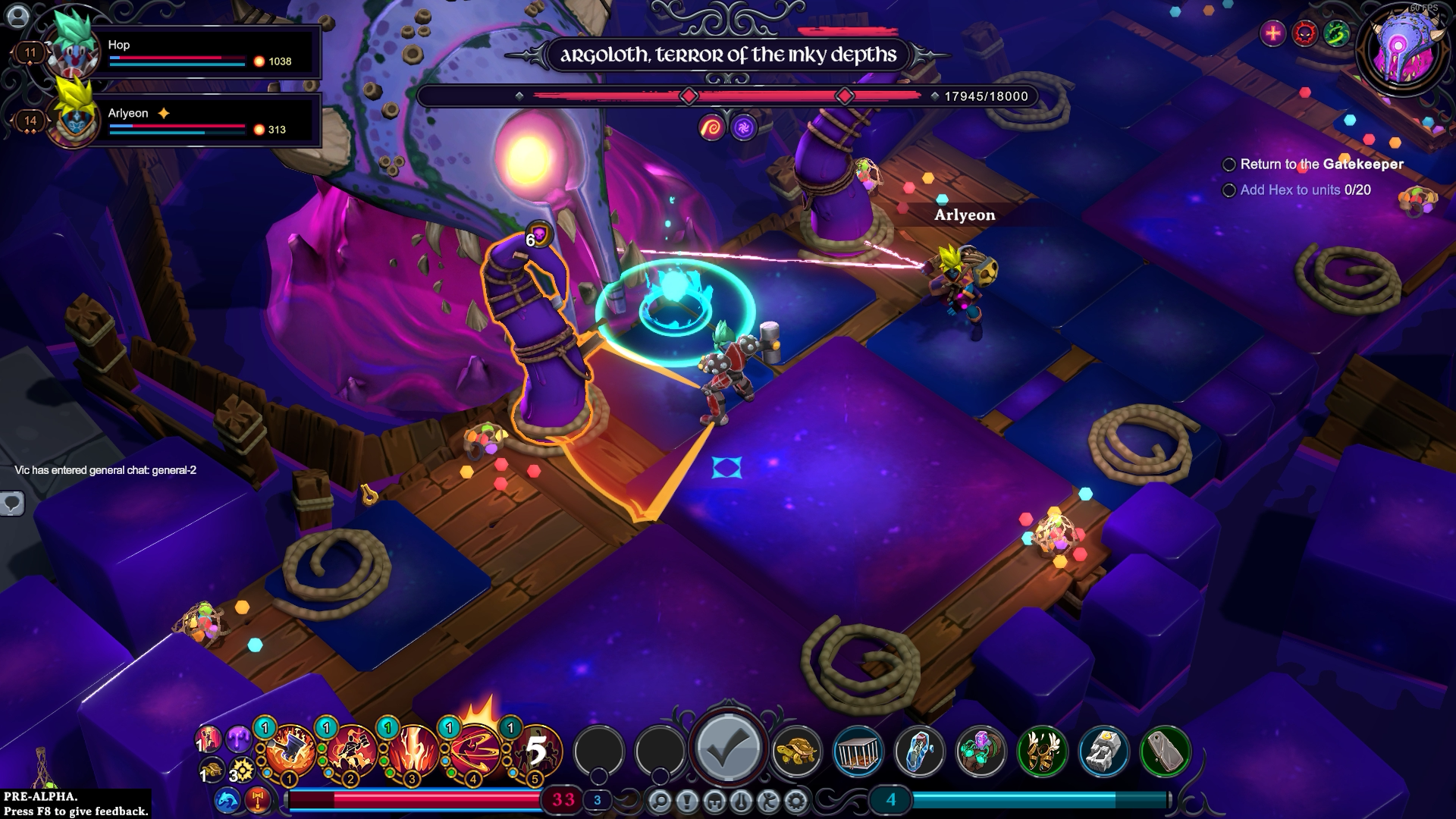The height and width of the screenshot is (819, 1456).
Task: Select the Return to the Gatekeeper objective
Action: [1321, 164]
